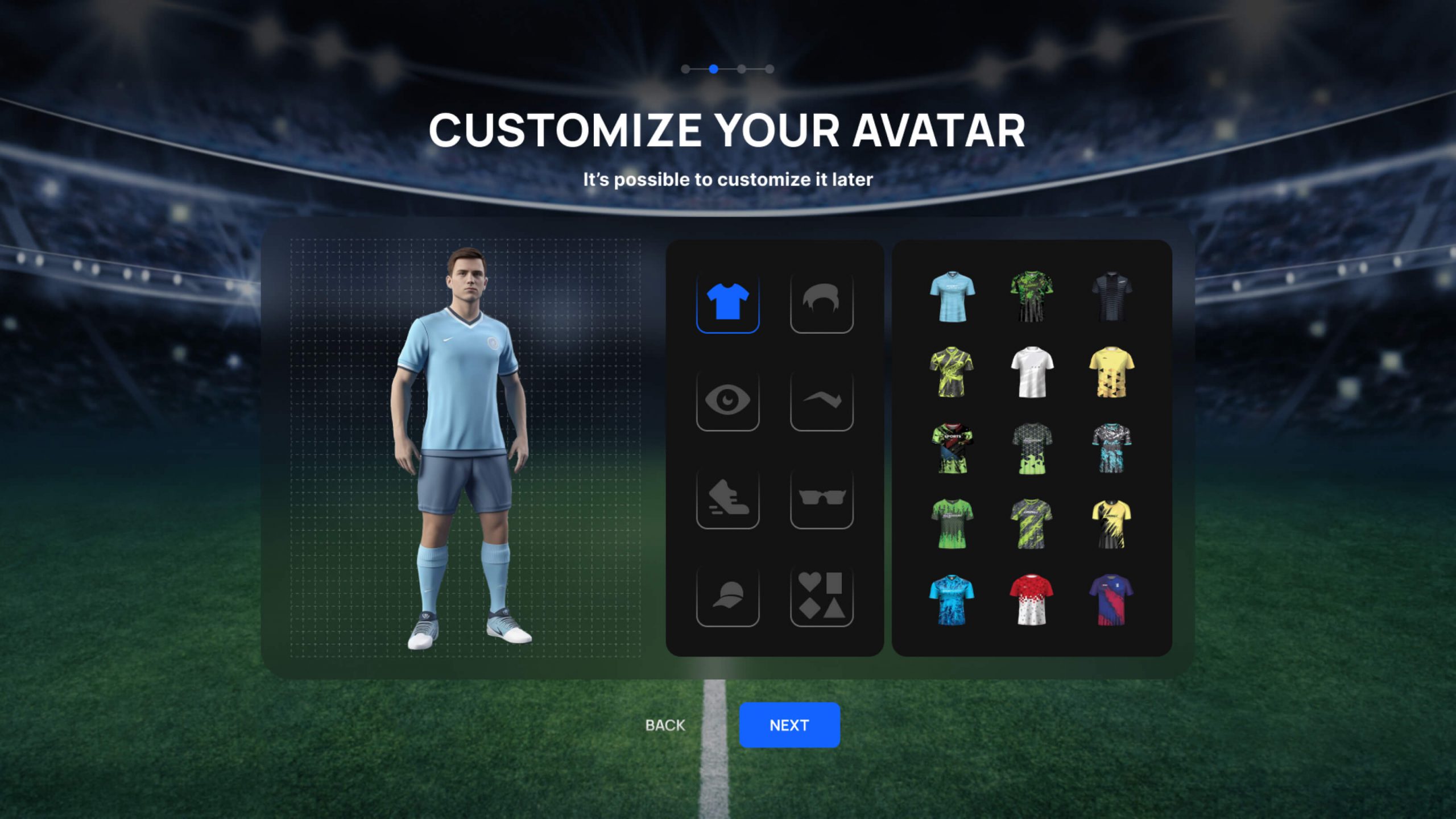Open the hairstyle category
This screenshot has width=1456, height=819.
pos(821,302)
